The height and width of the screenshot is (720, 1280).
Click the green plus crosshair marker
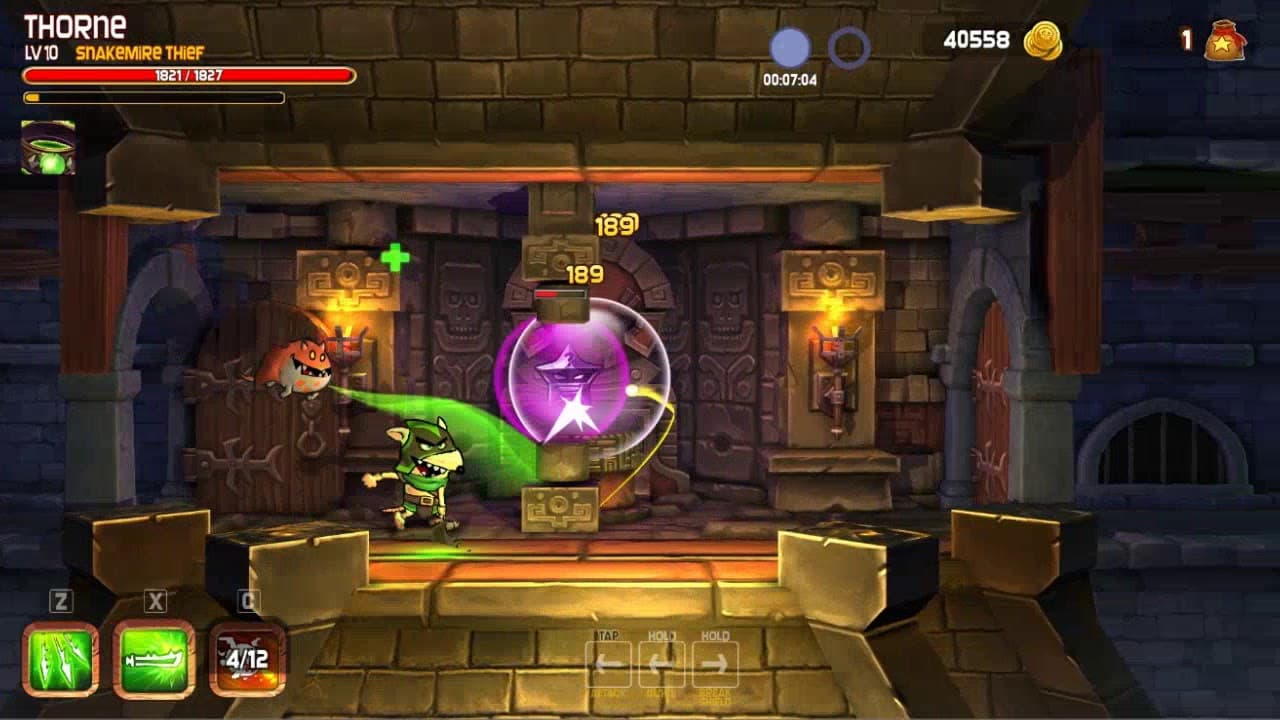coord(398,255)
